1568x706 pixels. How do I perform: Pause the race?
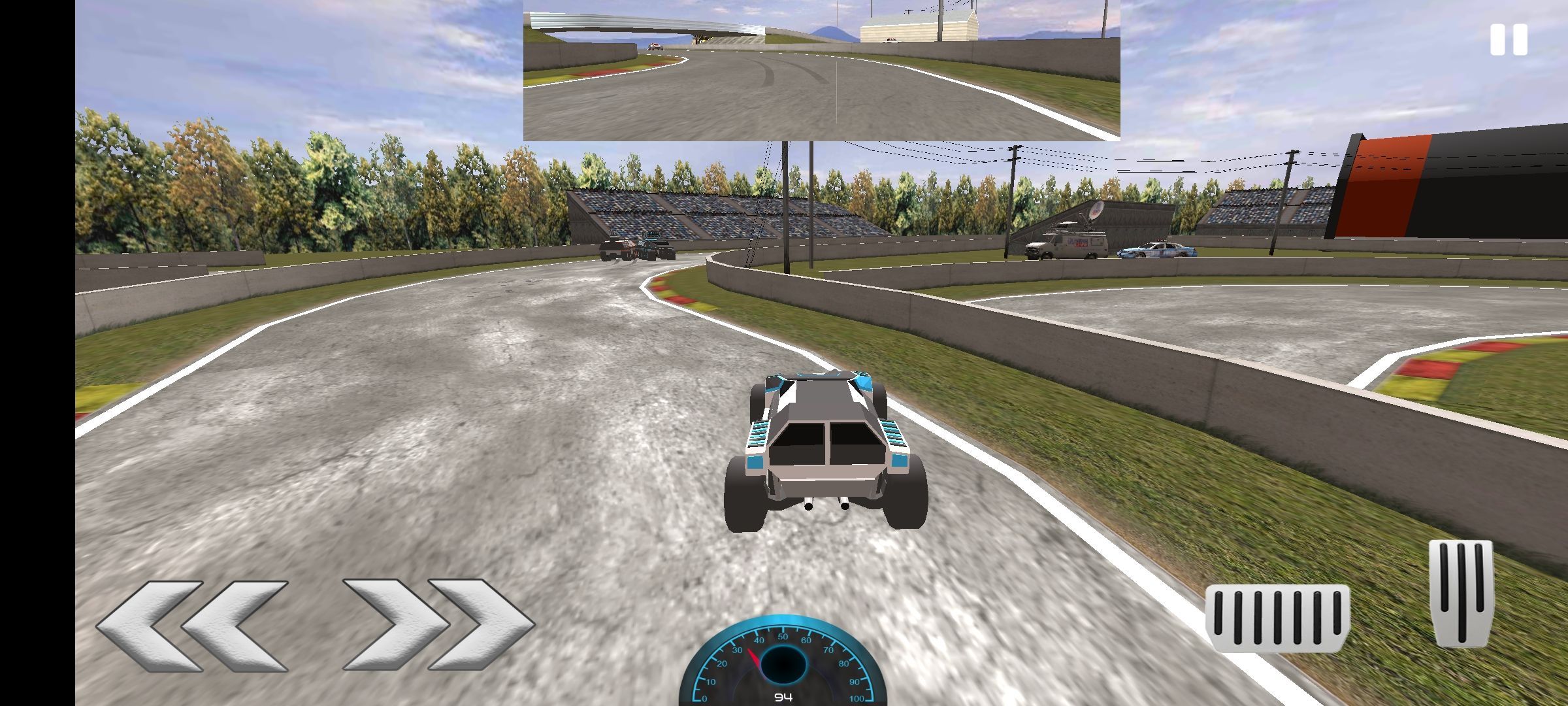click(1509, 40)
